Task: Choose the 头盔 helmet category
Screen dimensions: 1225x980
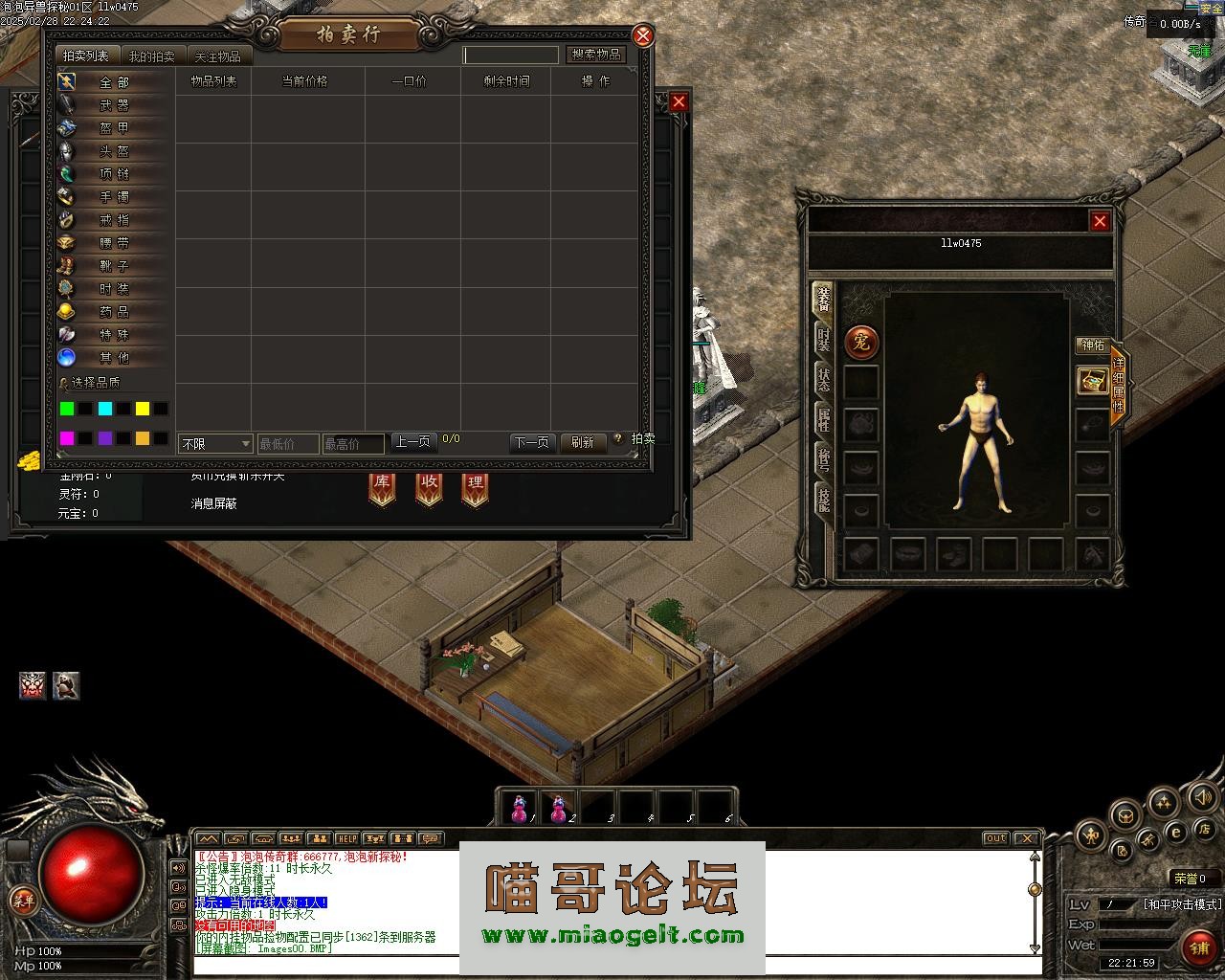Action: point(114,151)
